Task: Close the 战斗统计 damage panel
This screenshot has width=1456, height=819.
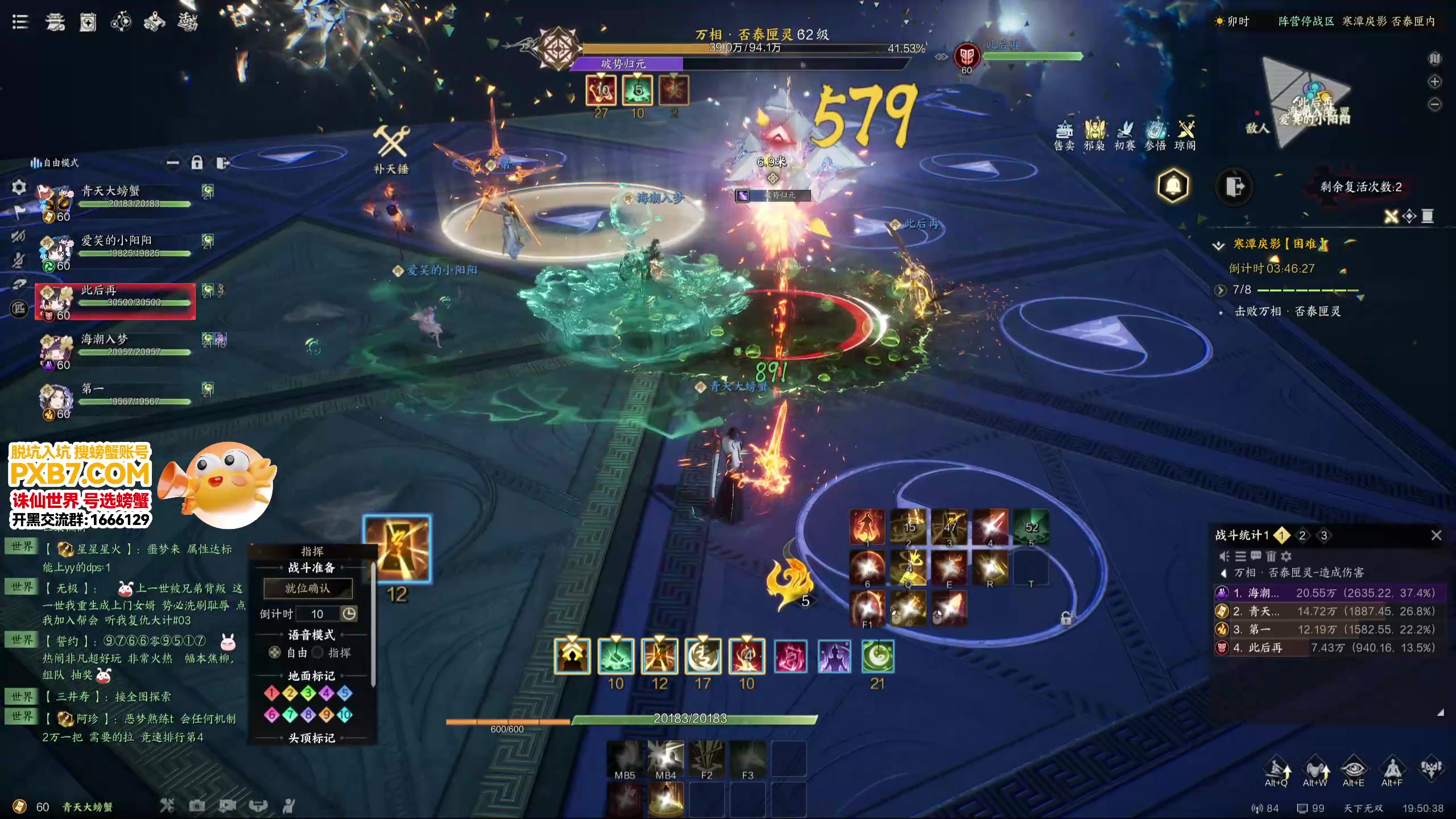Action: pyautogui.click(x=1436, y=535)
